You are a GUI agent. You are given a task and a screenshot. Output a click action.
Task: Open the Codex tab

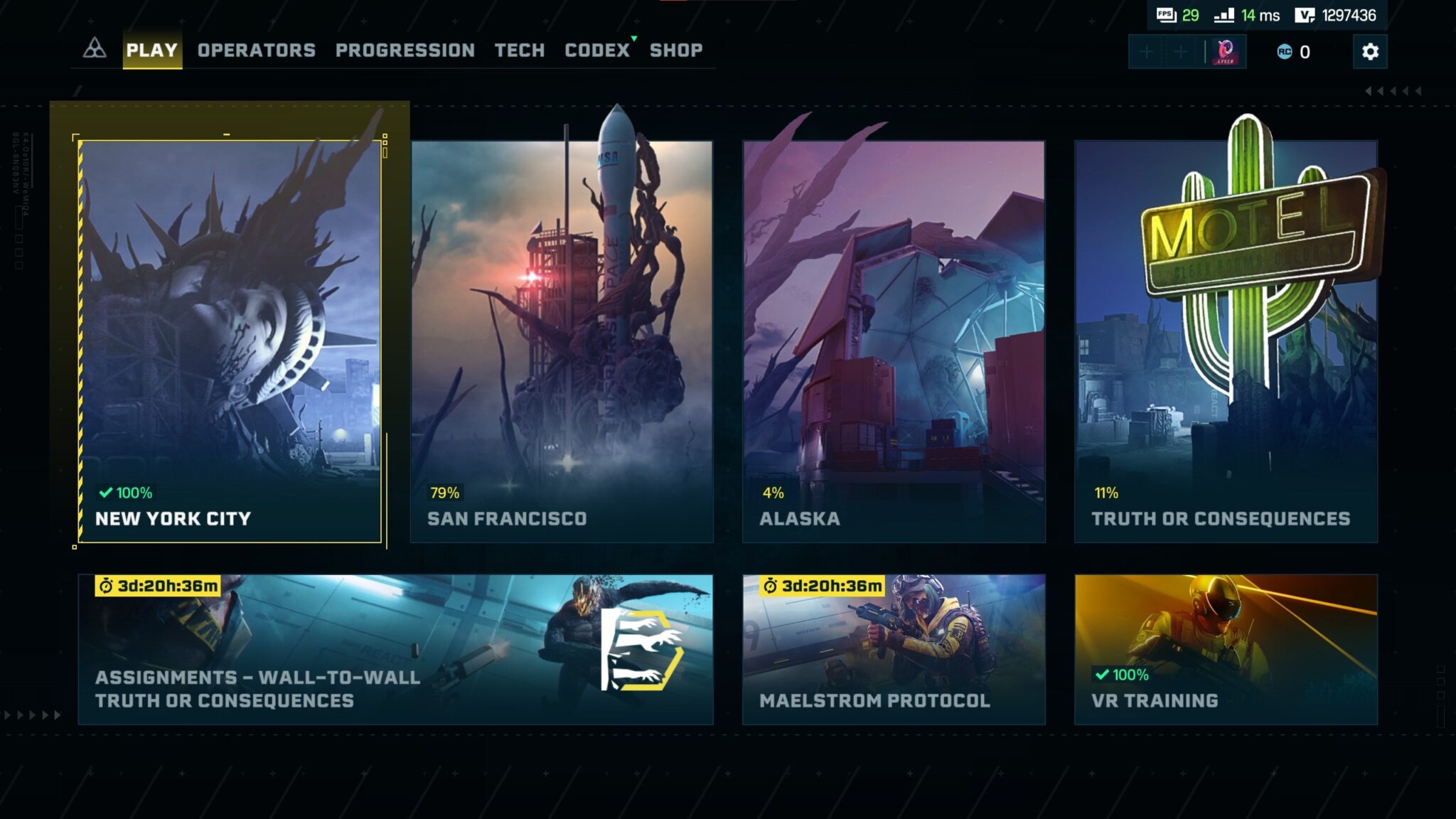point(597,50)
